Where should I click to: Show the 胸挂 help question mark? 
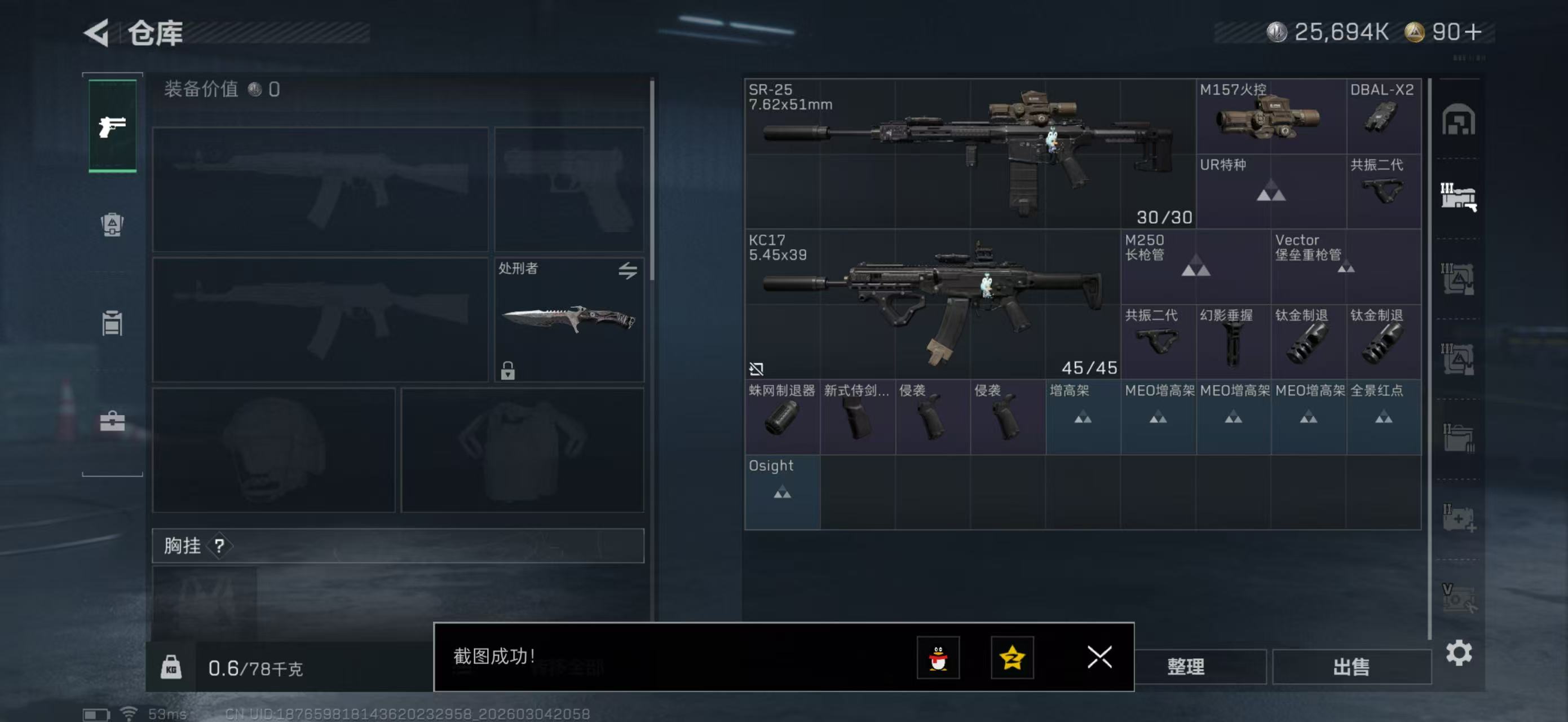coord(219,546)
